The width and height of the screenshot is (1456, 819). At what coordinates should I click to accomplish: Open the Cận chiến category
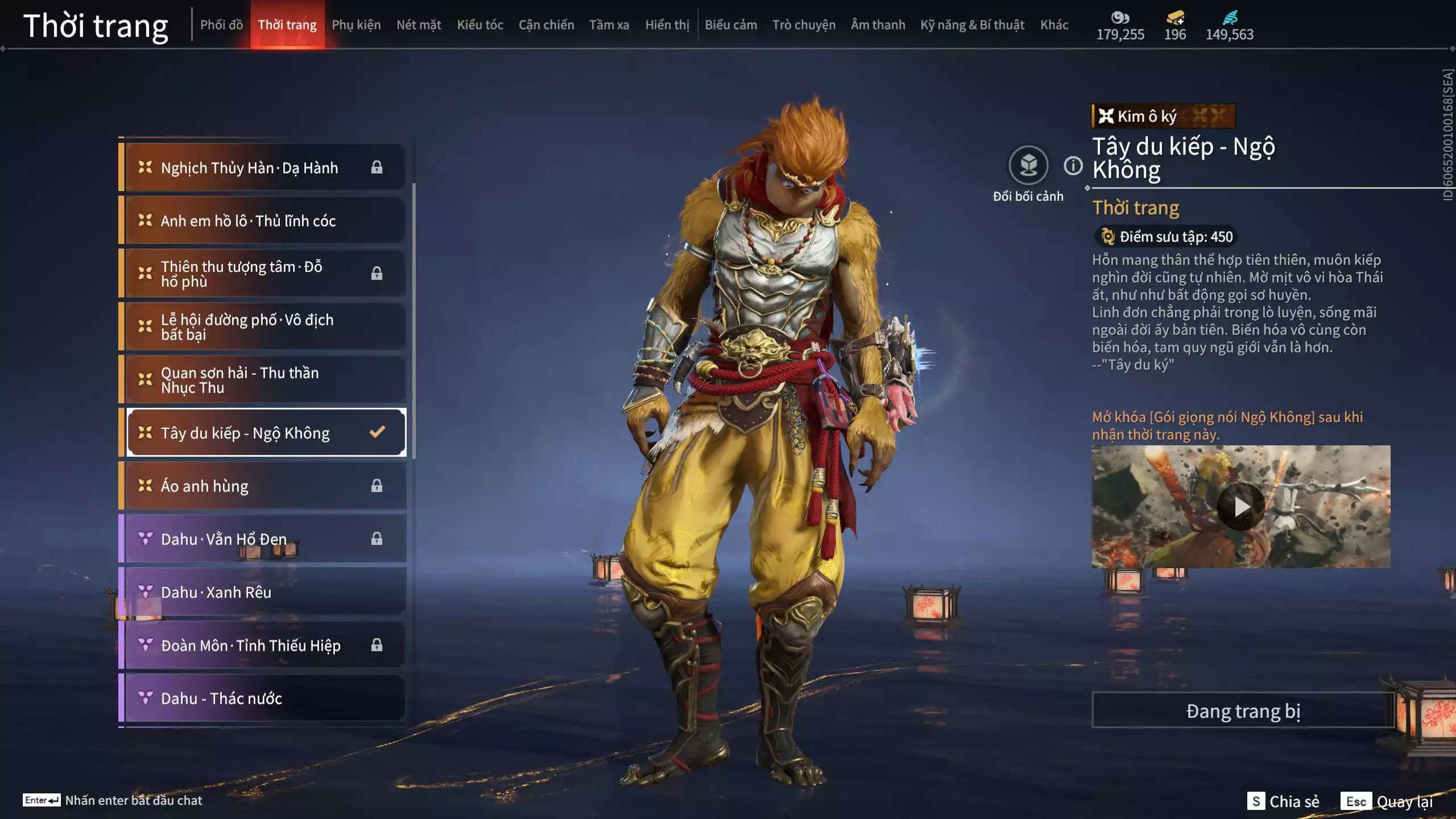pos(546,25)
